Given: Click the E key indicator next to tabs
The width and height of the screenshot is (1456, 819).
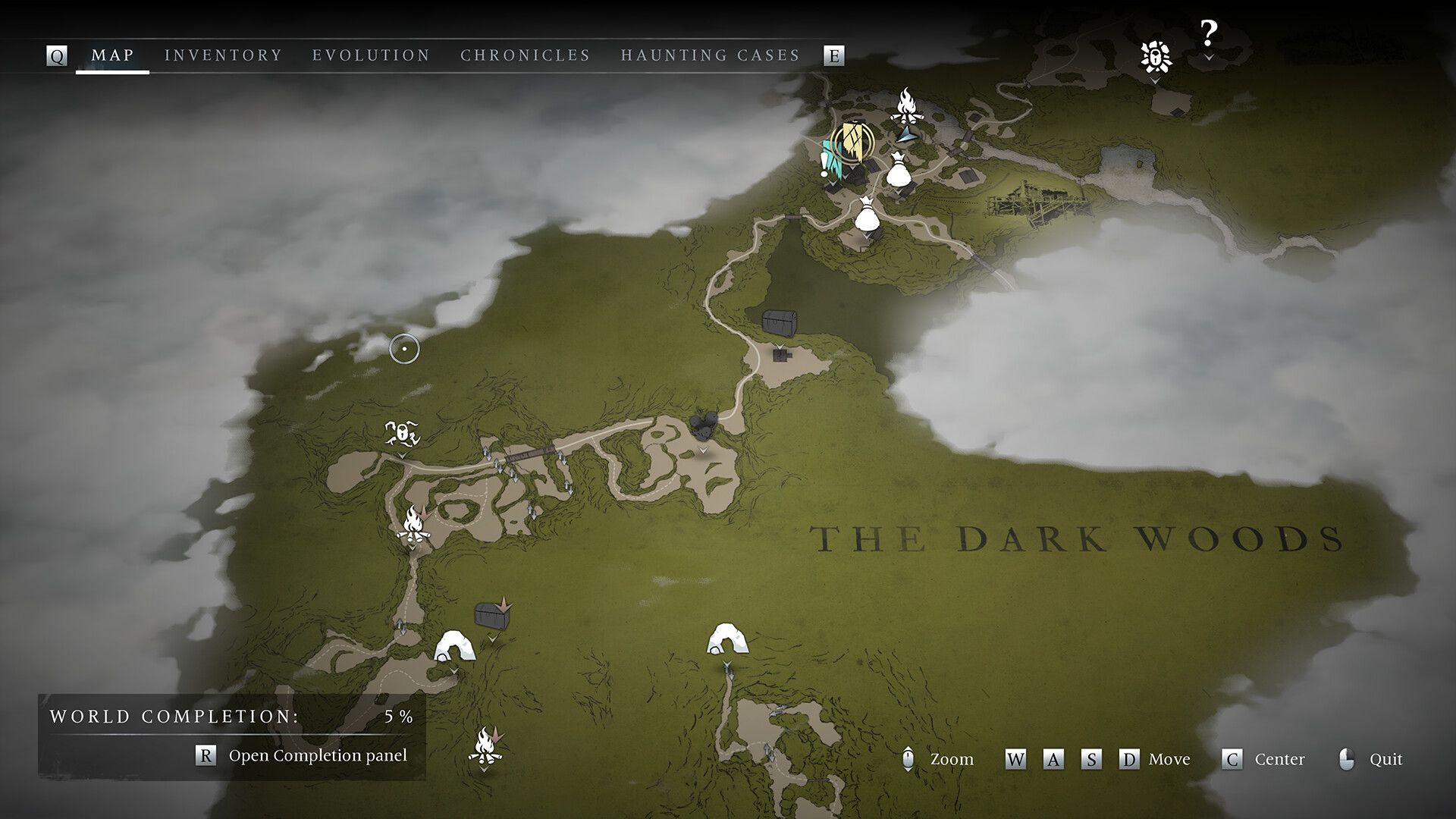Looking at the screenshot, I should click(835, 55).
